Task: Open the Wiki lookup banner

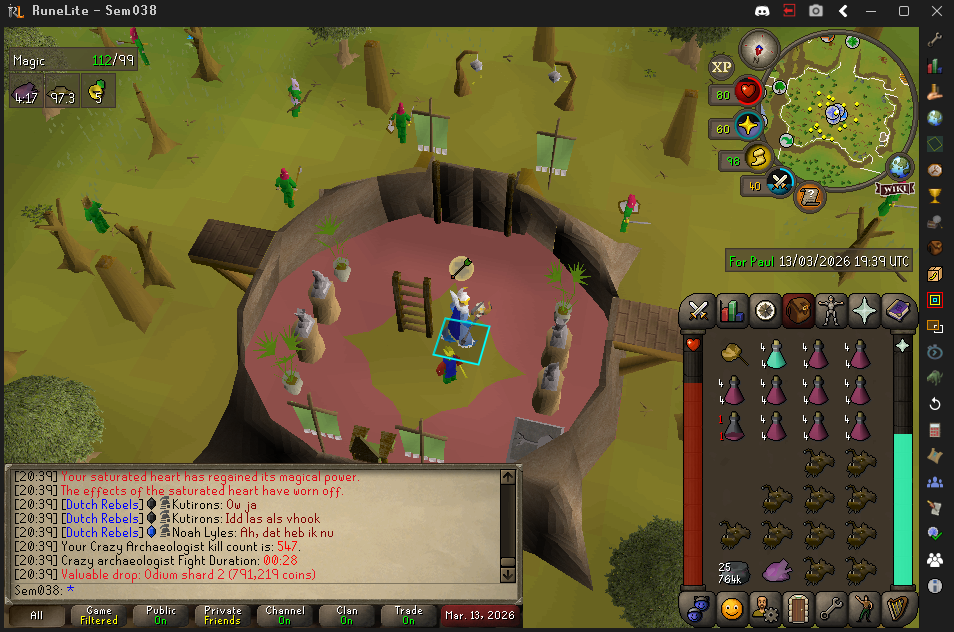Action: pos(896,188)
